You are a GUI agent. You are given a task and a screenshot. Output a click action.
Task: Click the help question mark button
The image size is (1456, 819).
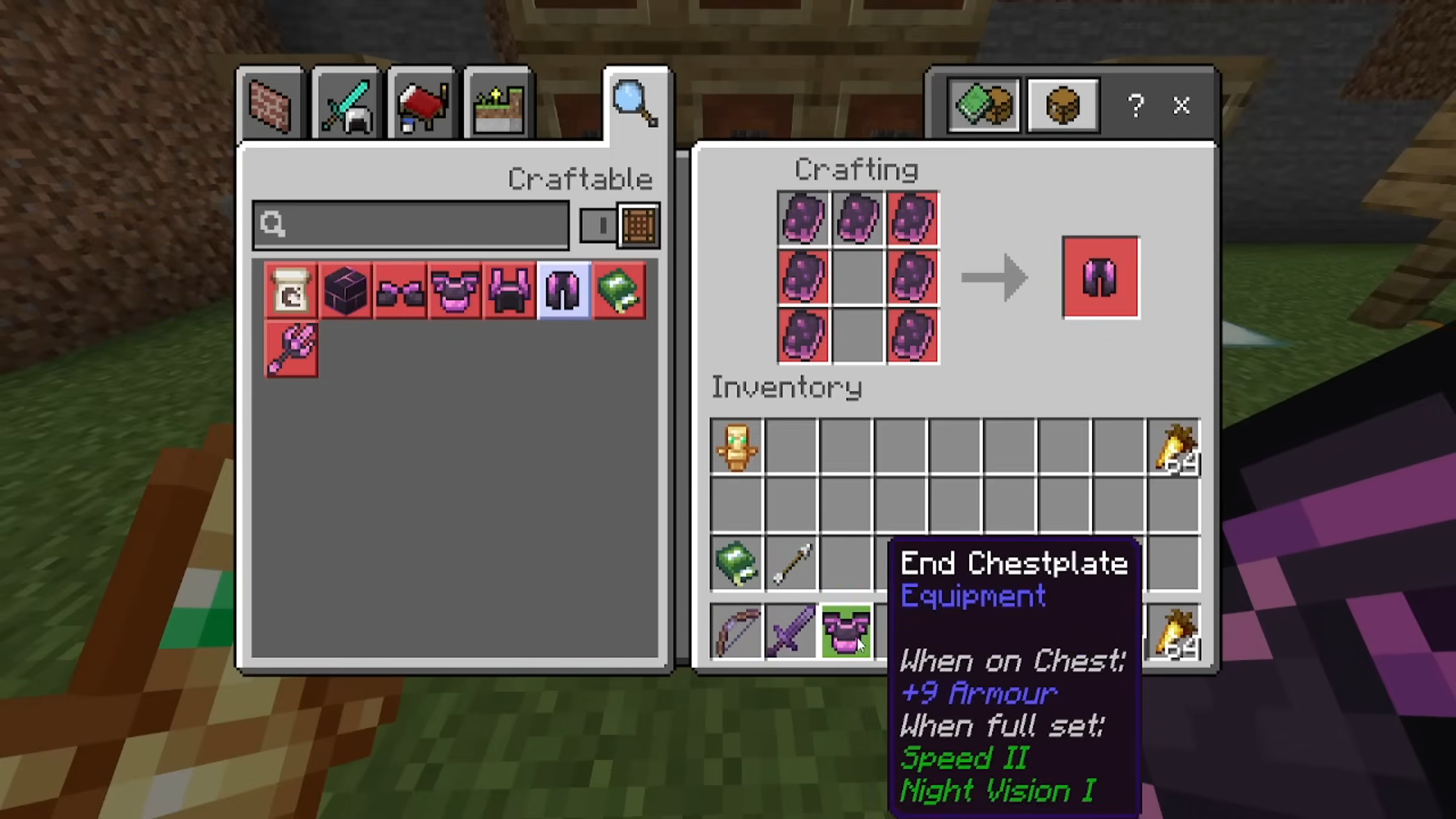[1135, 105]
